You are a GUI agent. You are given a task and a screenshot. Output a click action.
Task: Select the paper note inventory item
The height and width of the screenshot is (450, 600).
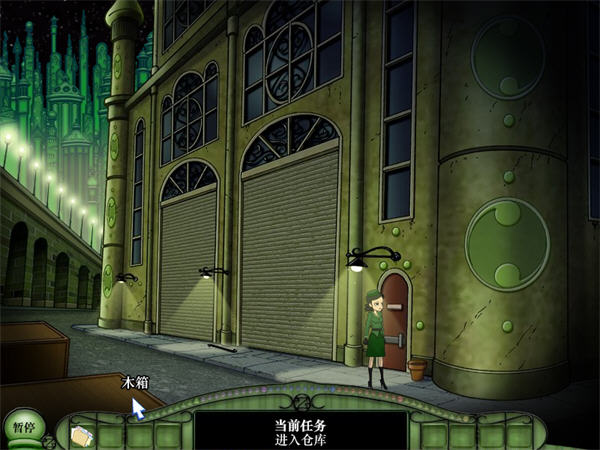click(82, 435)
